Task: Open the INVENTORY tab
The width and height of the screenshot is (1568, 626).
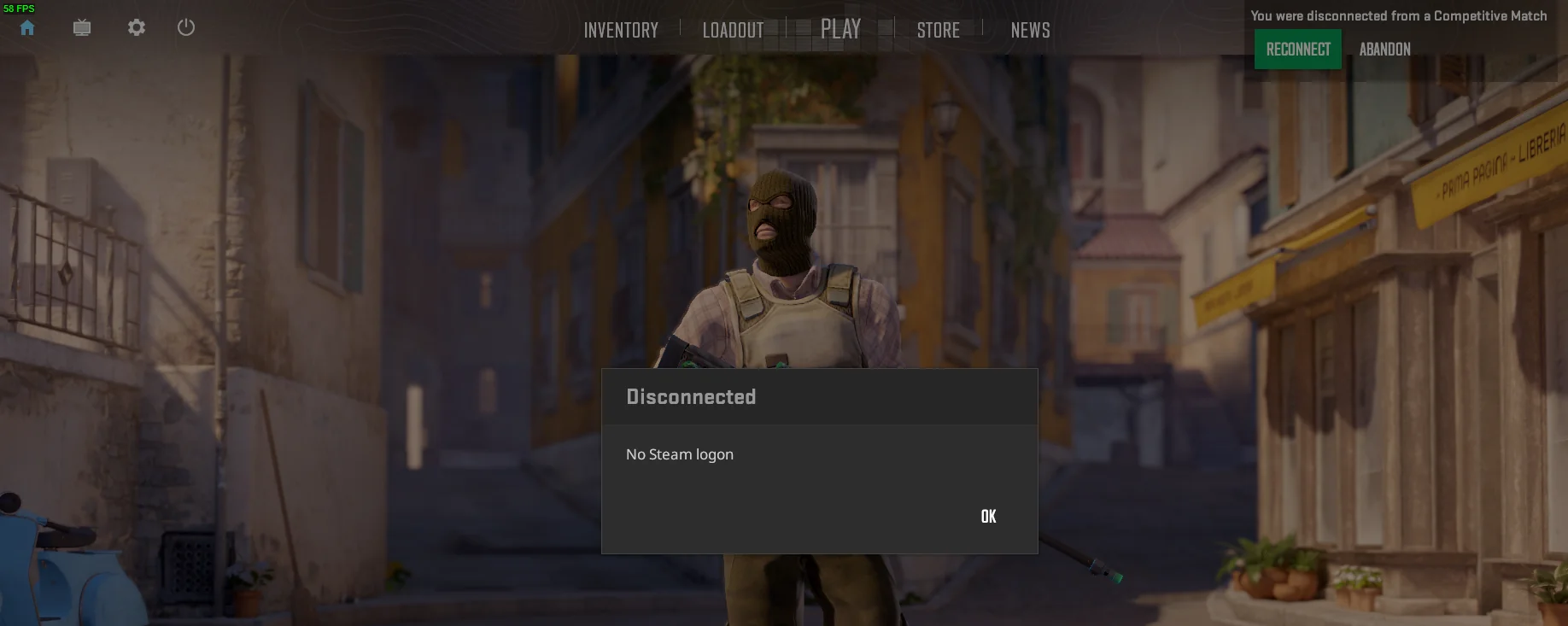Action: point(620,30)
